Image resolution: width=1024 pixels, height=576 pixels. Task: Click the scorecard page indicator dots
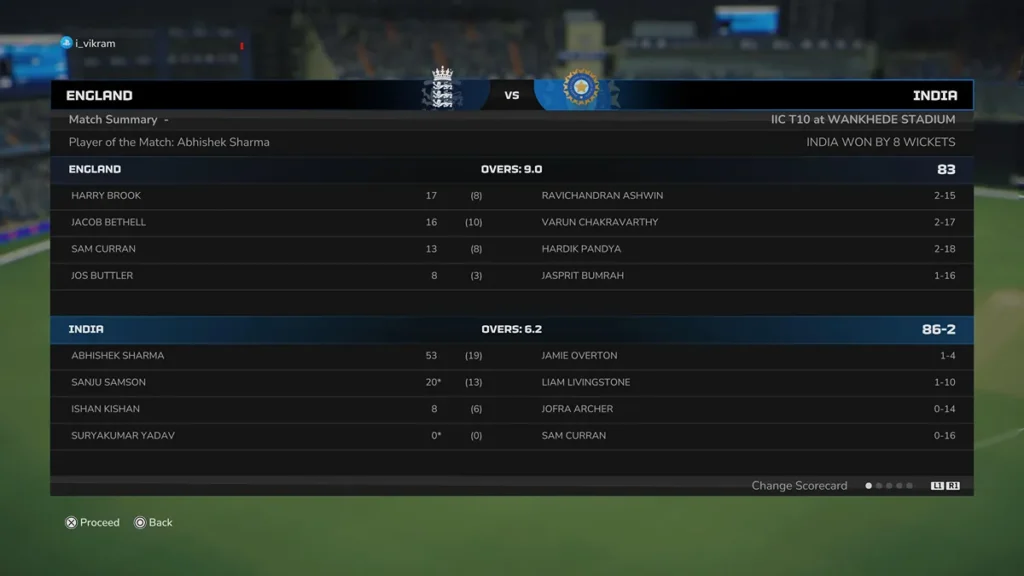(889, 486)
